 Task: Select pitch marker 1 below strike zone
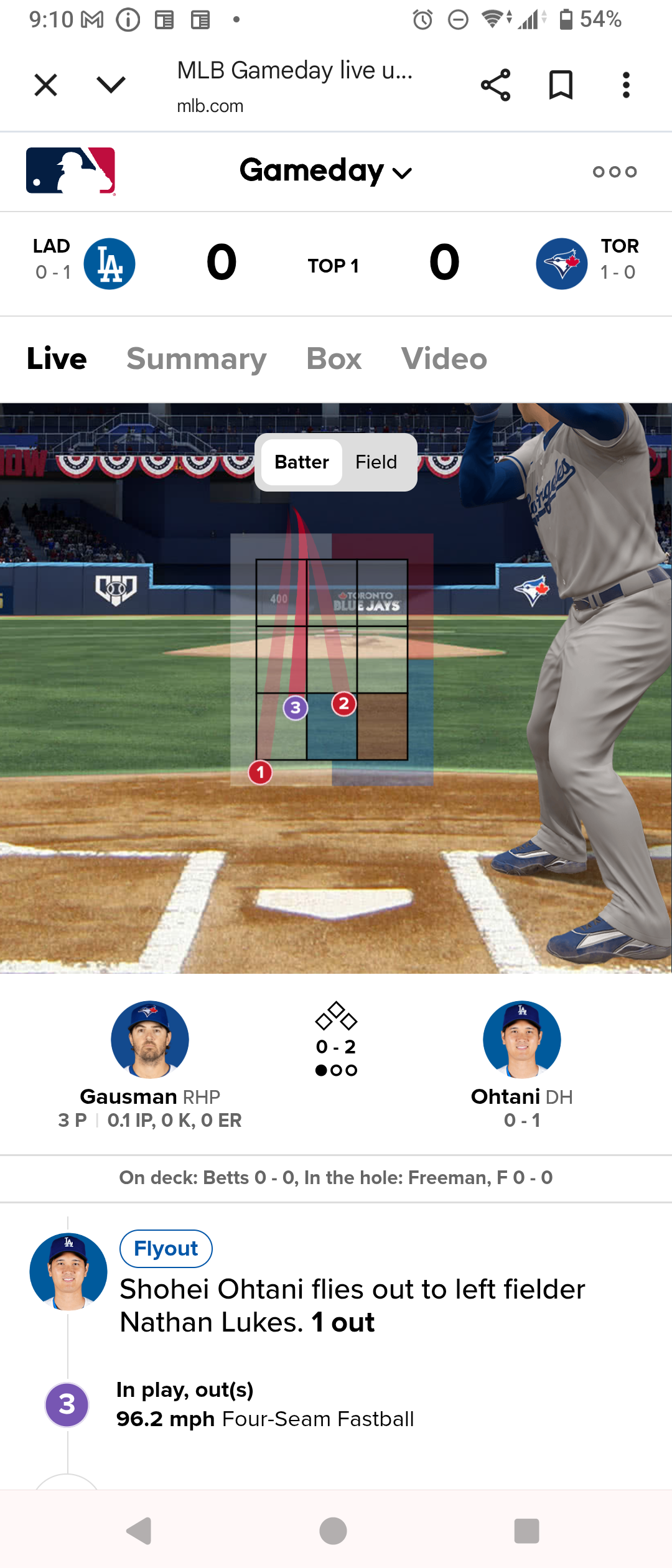pos(260,773)
